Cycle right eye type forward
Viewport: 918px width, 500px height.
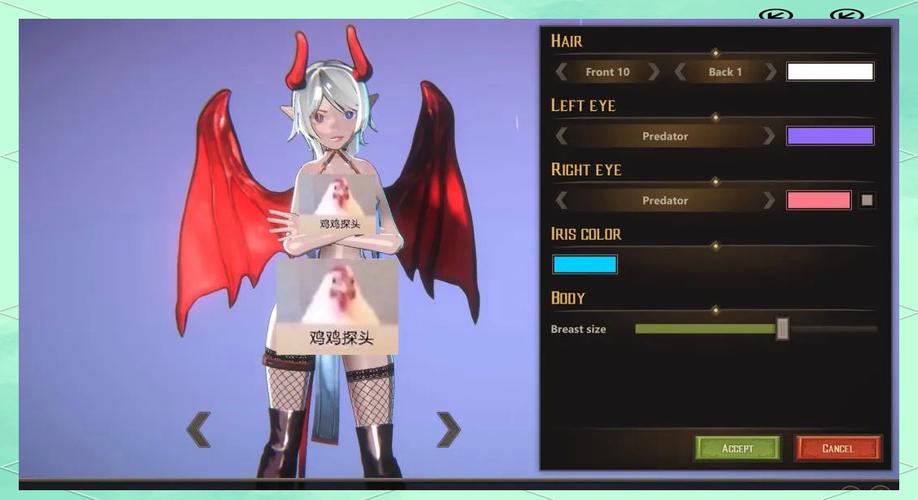[x=769, y=200]
